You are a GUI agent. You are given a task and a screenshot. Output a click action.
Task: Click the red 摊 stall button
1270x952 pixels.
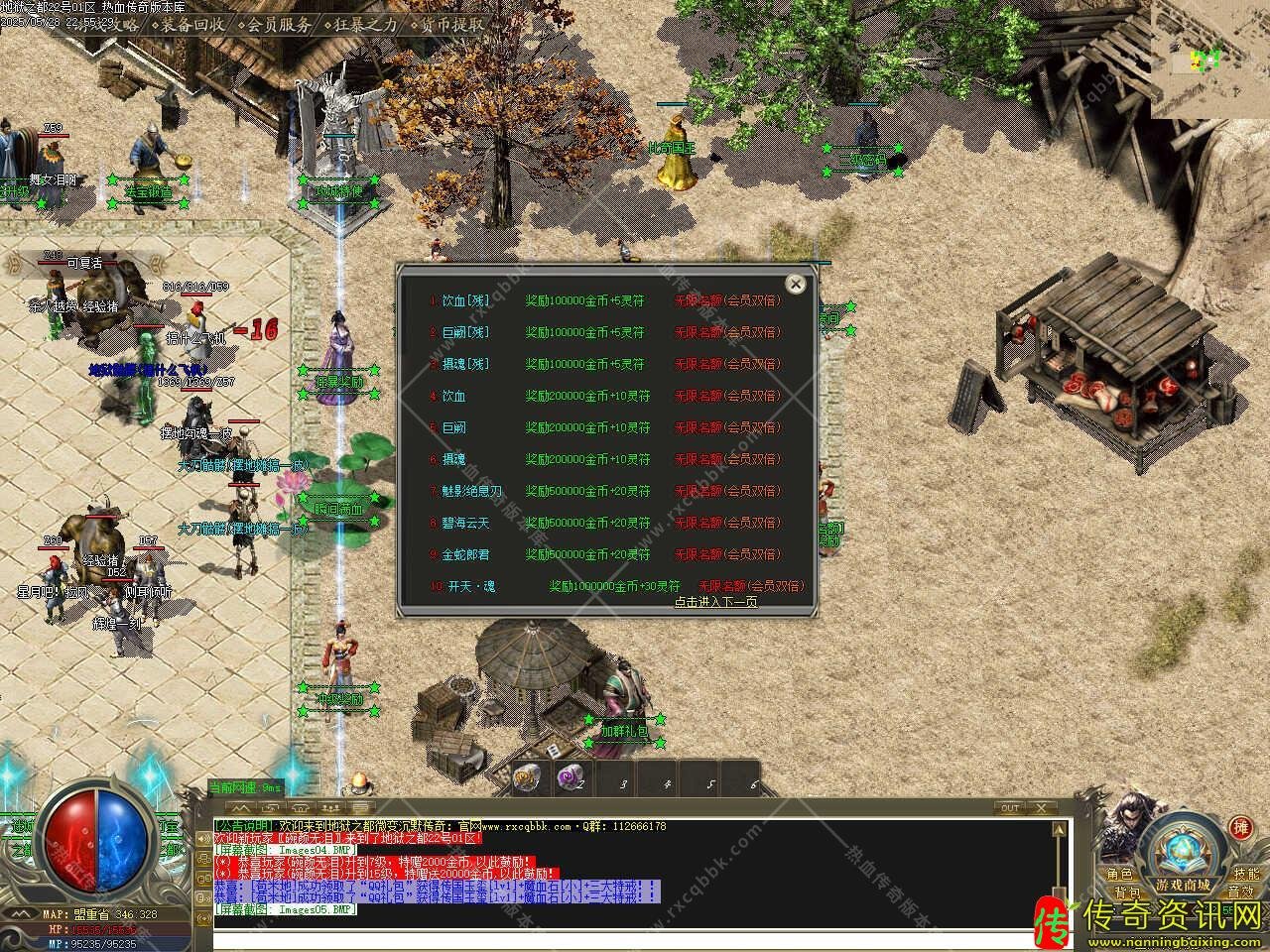click(1240, 828)
